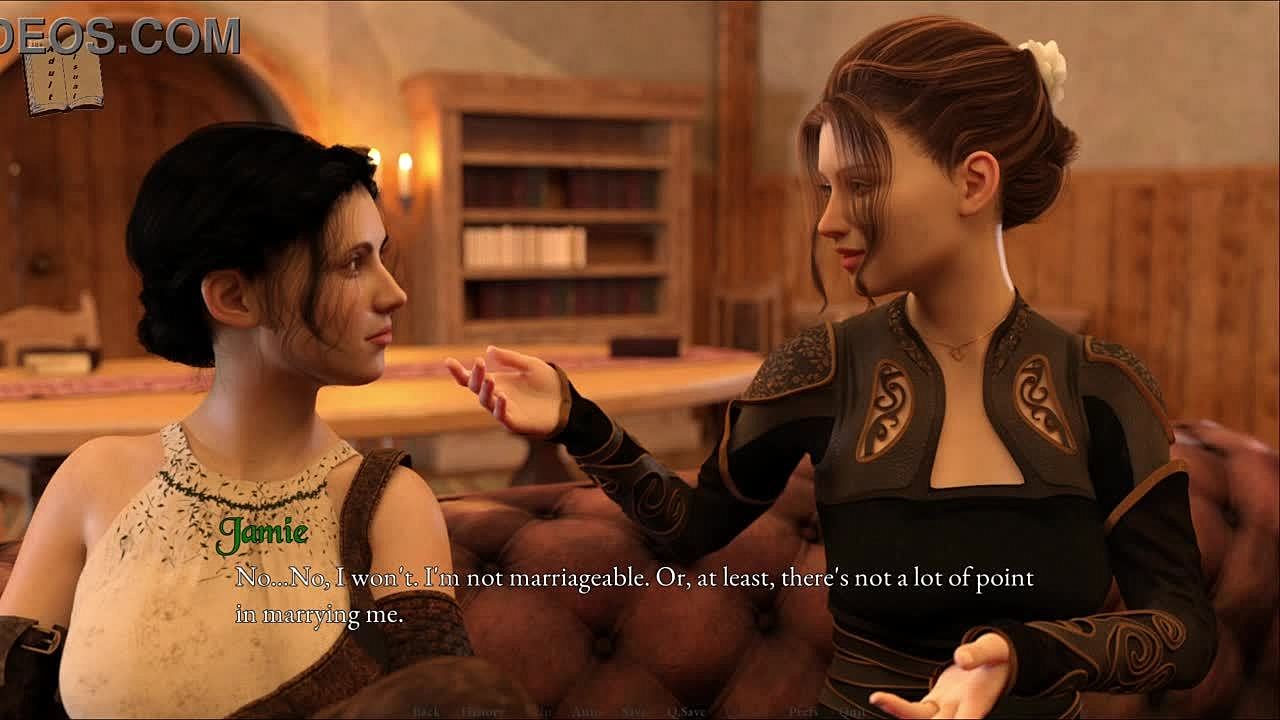
Task: Quick save with Q.Save
Action: pyautogui.click(x=688, y=712)
